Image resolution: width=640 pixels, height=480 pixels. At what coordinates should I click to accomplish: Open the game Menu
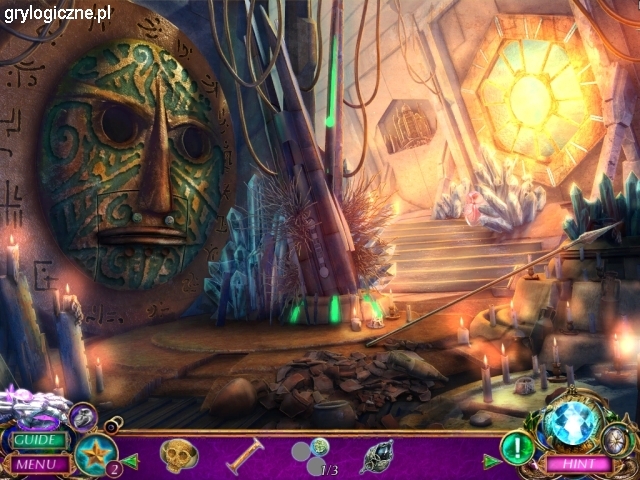click(x=35, y=464)
